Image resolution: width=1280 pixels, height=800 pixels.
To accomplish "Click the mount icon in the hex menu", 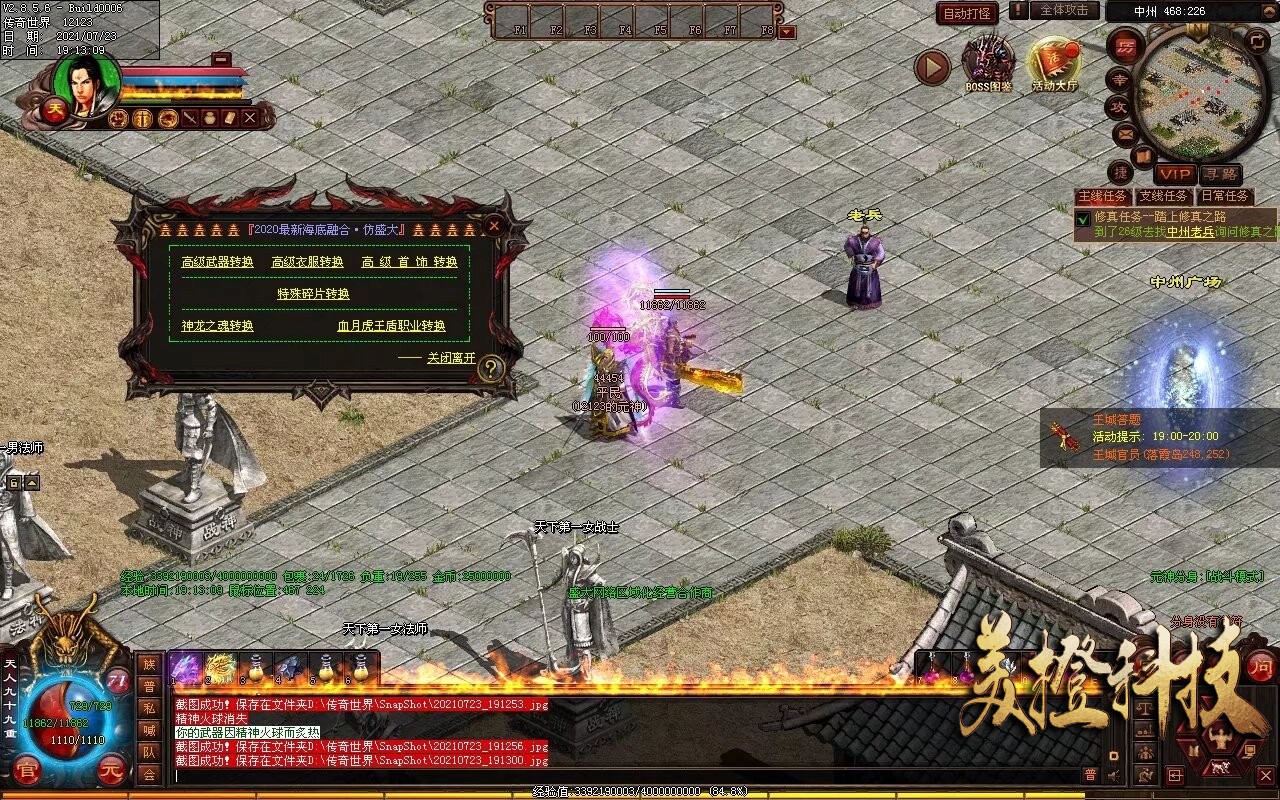I will (x=1221, y=766).
